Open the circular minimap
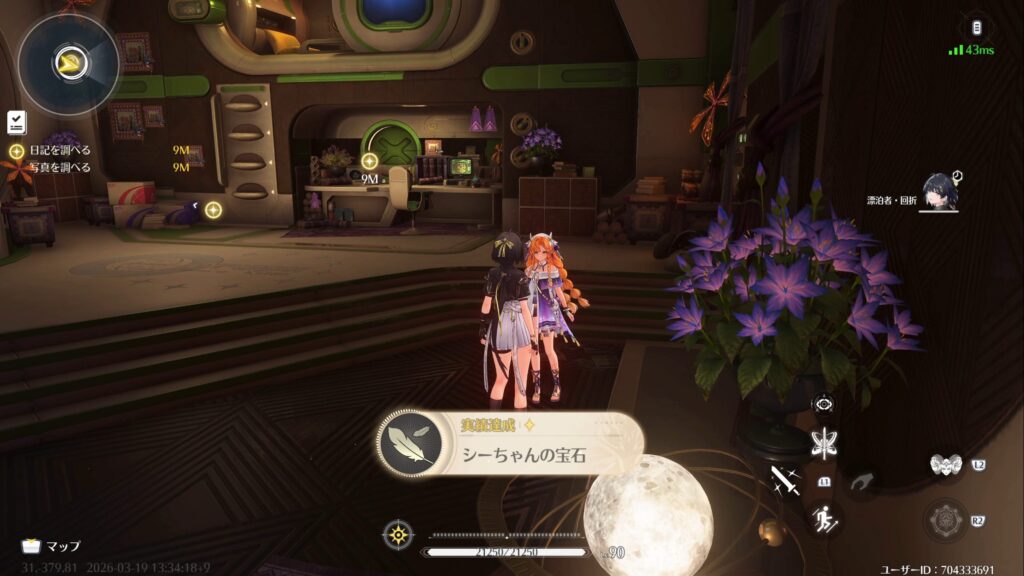Image resolution: width=1024 pixels, height=576 pixels. click(68, 63)
